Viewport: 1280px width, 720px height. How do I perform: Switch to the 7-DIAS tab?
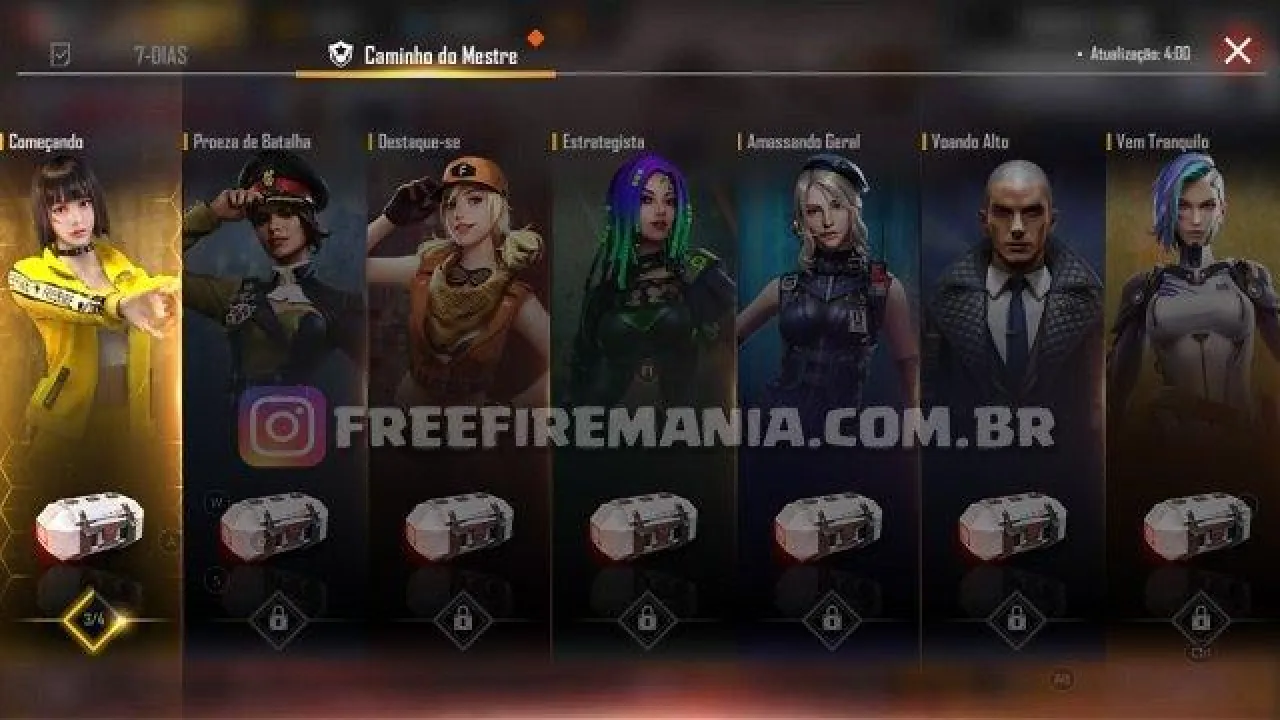[x=160, y=56]
